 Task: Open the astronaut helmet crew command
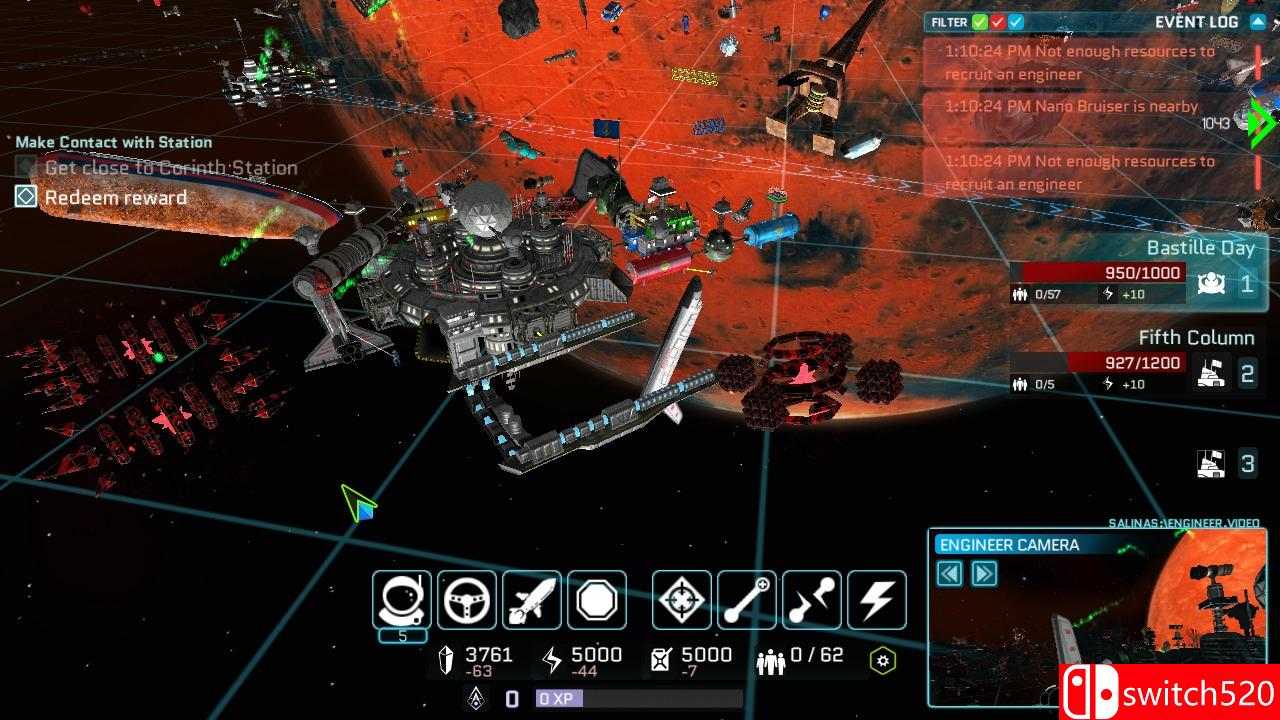(x=402, y=600)
